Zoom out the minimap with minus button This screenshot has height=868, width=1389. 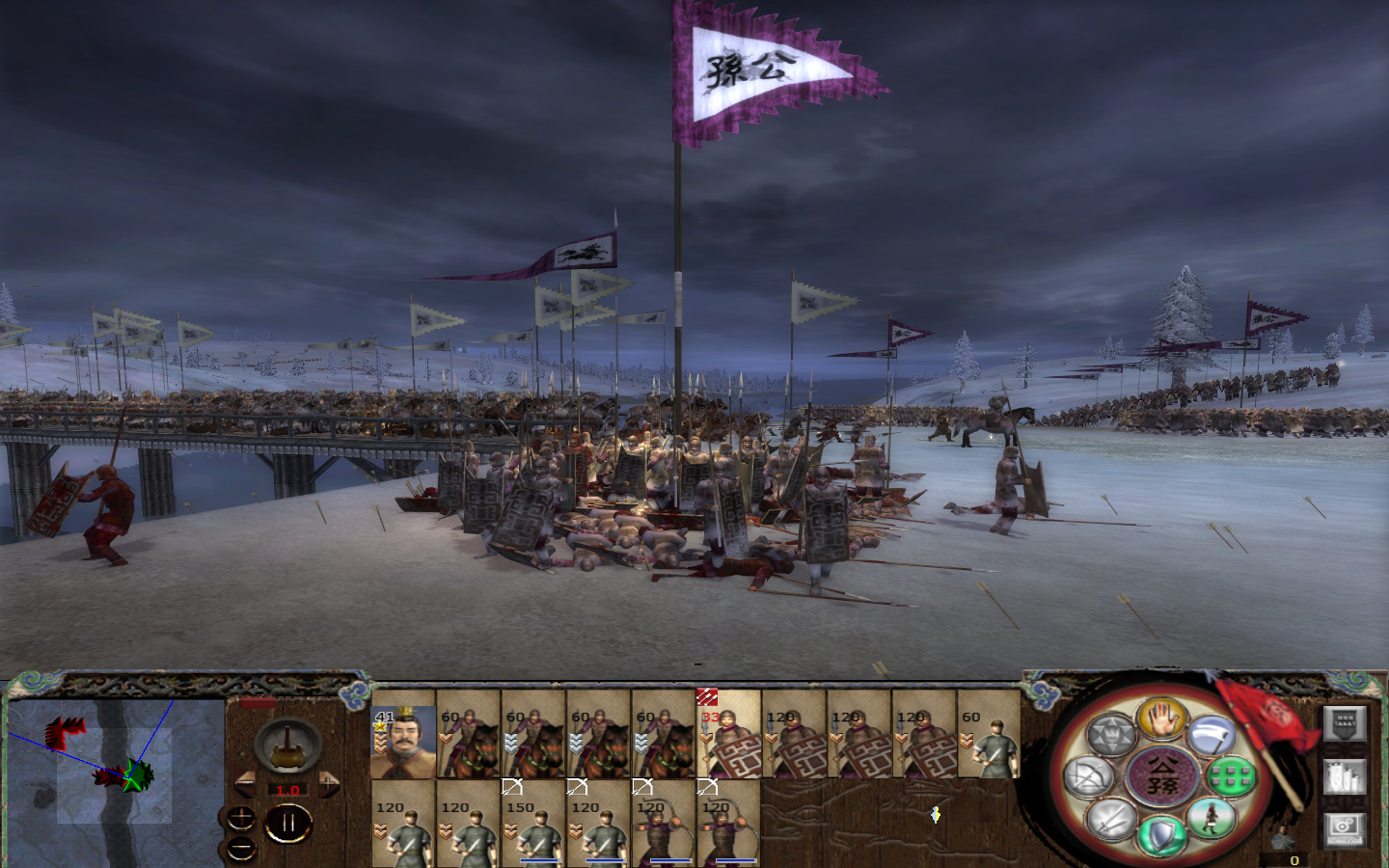pyautogui.click(x=241, y=847)
